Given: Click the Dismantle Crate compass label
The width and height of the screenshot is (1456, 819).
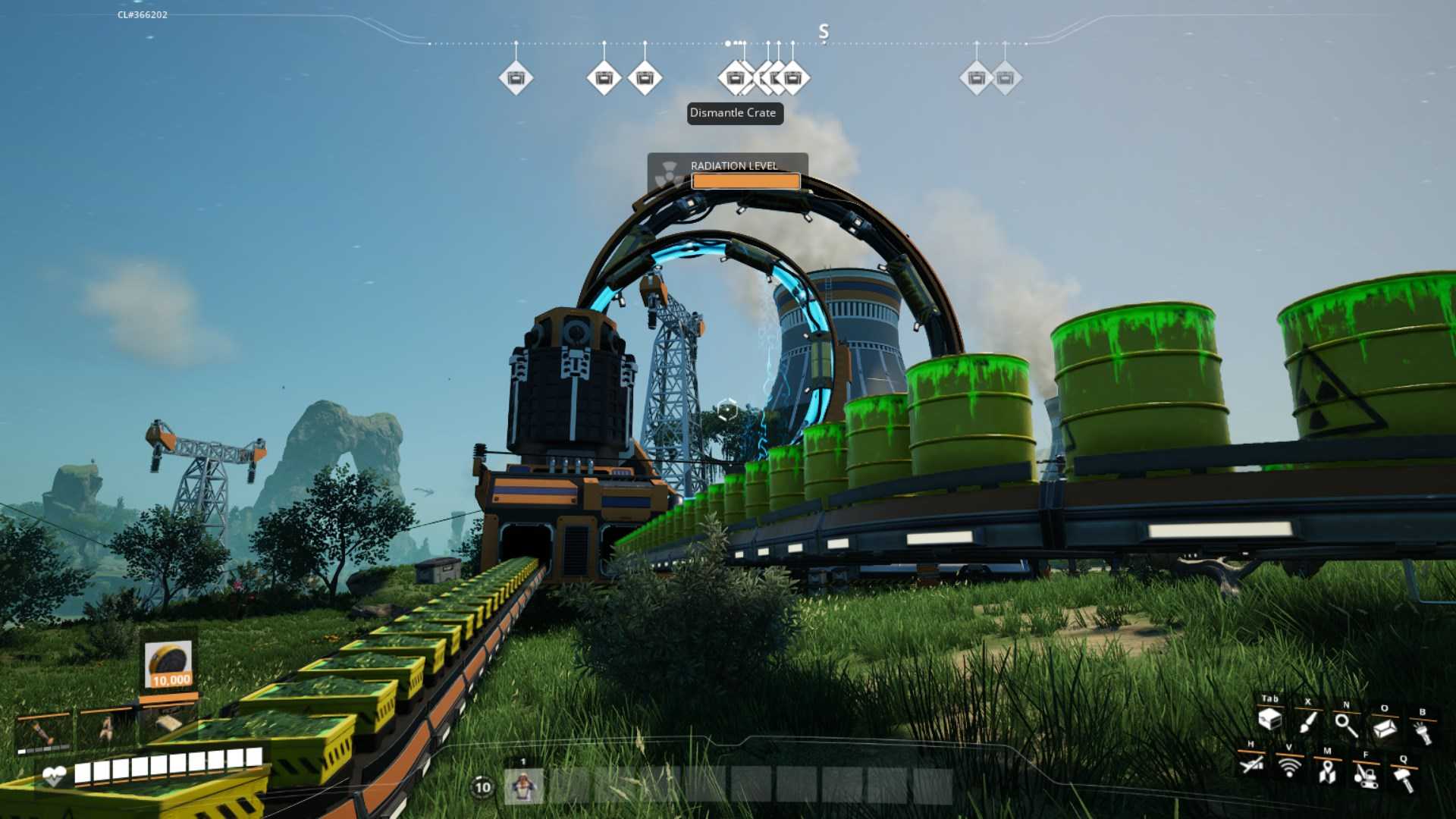Looking at the screenshot, I should coord(734,113).
